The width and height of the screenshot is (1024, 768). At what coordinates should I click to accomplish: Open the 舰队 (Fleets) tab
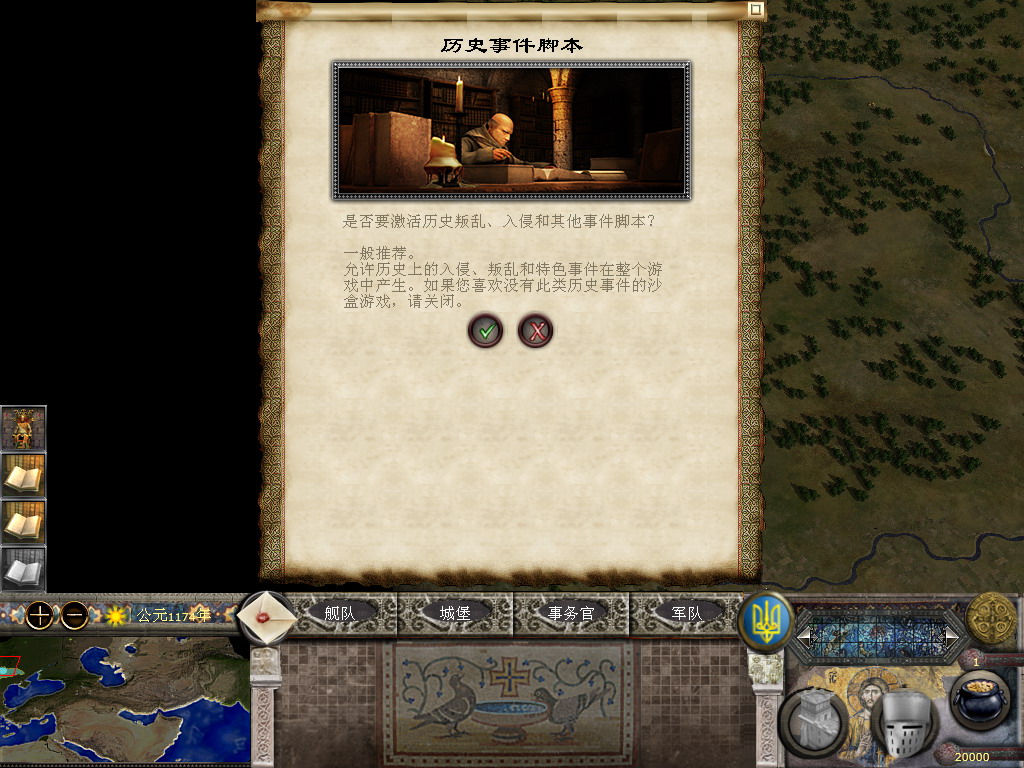click(x=340, y=613)
